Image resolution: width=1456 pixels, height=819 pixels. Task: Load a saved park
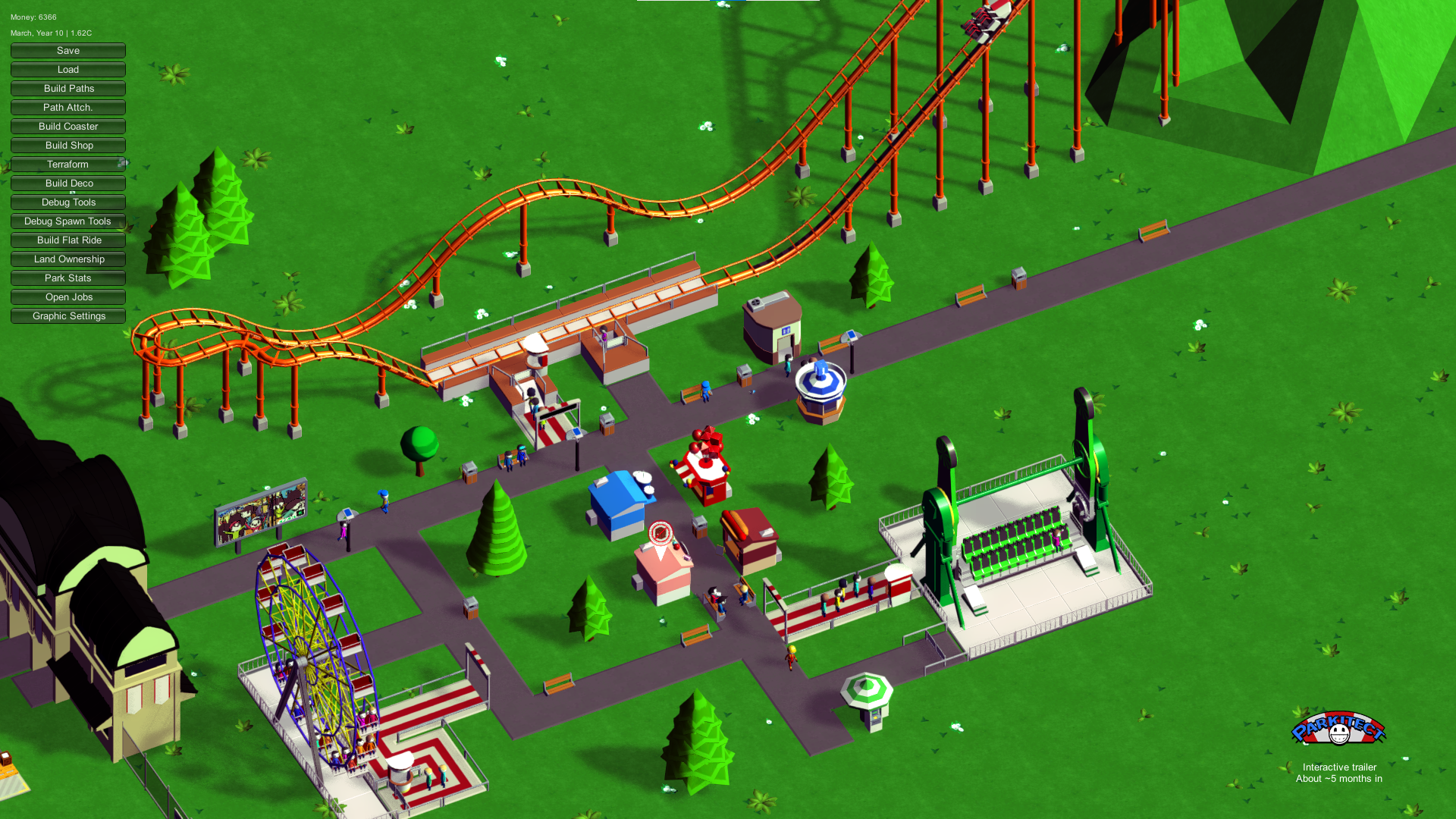pyautogui.click(x=68, y=70)
